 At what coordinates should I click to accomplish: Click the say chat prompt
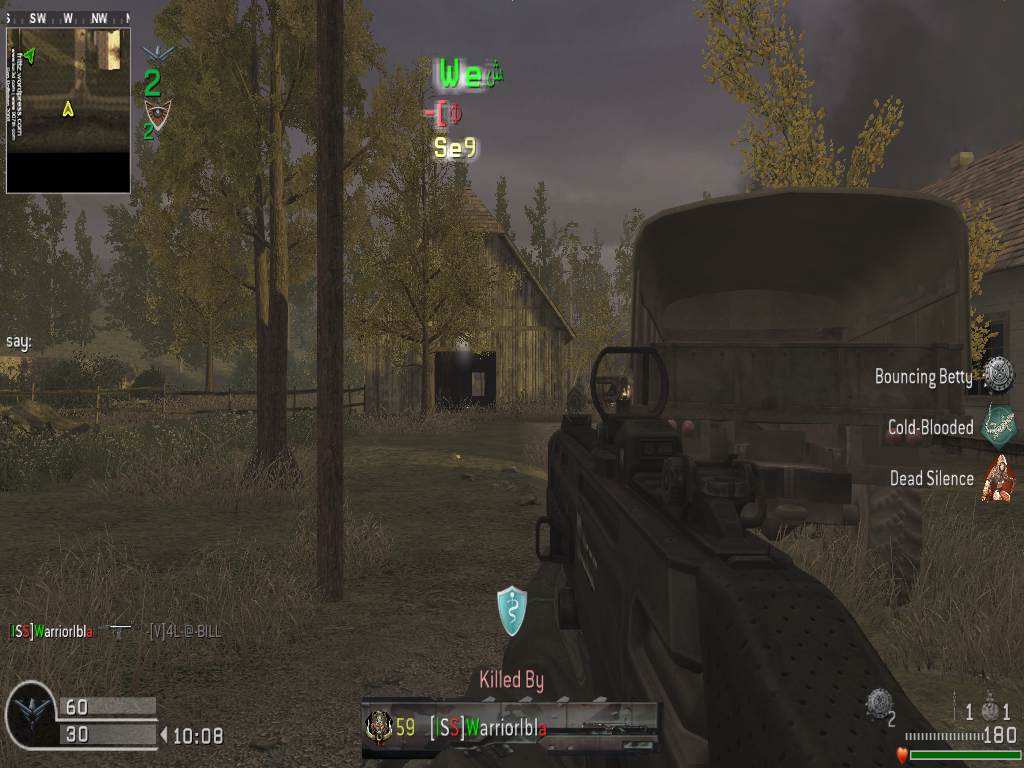point(19,342)
